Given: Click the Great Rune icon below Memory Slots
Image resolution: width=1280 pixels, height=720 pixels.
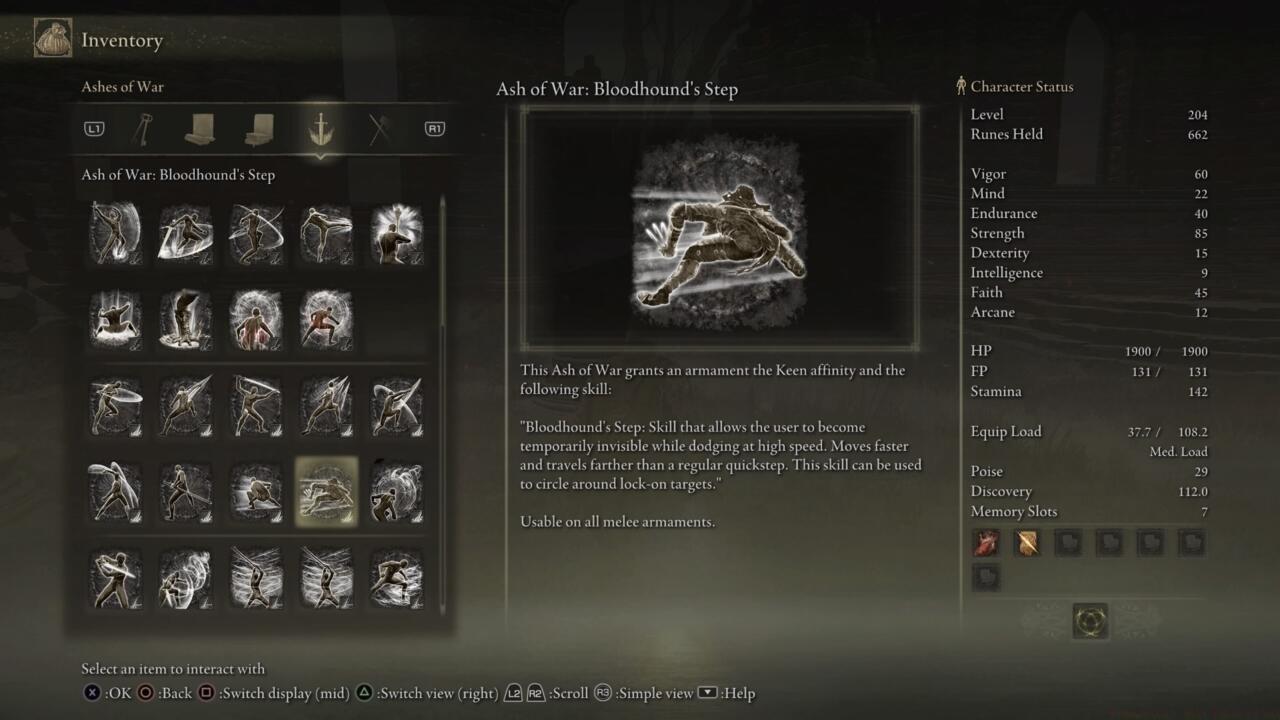Looking at the screenshot, I should pos(1089,621).
